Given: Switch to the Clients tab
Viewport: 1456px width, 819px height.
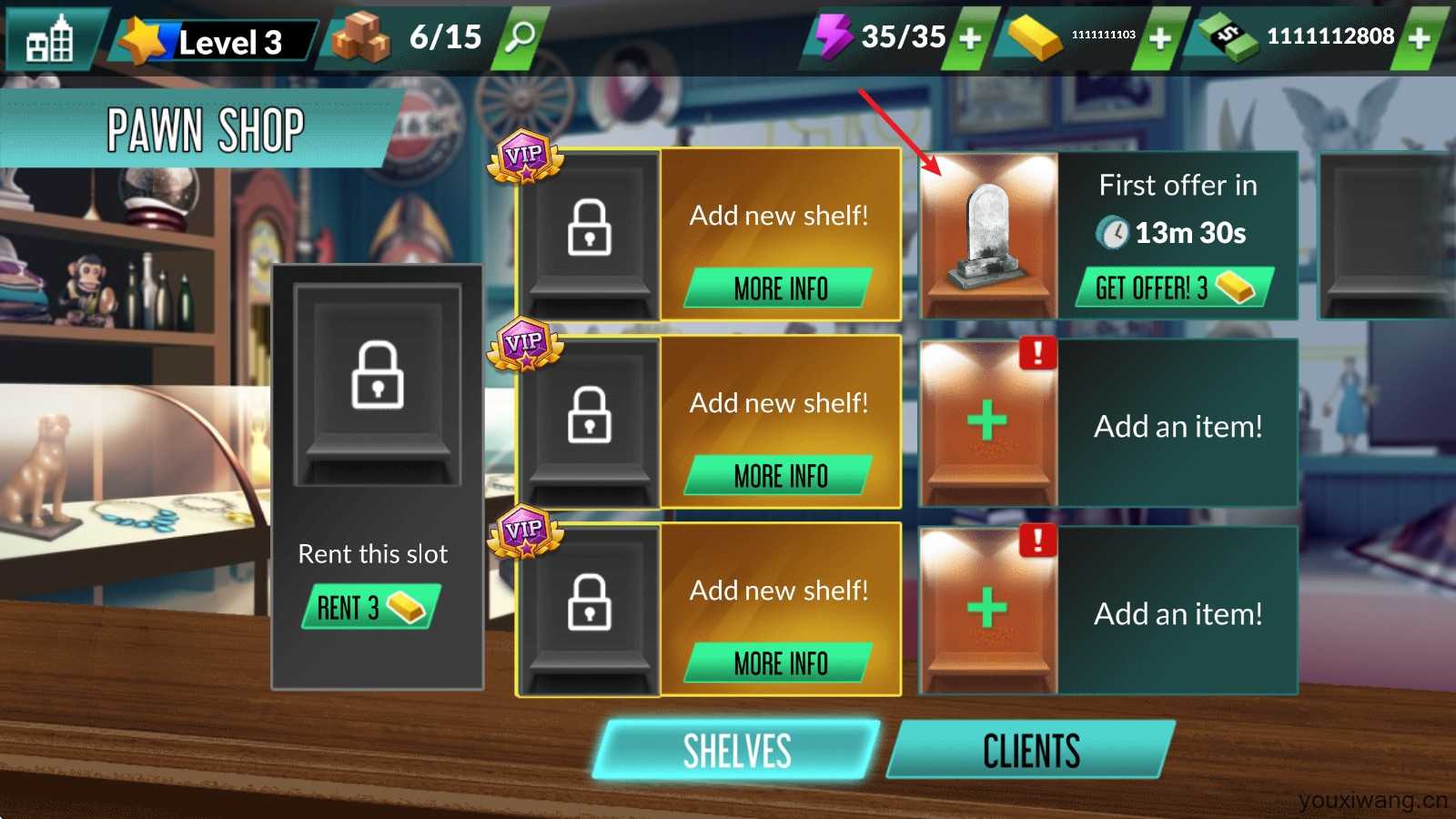Looking at the screenshot, I should (x=1031, y=751).
